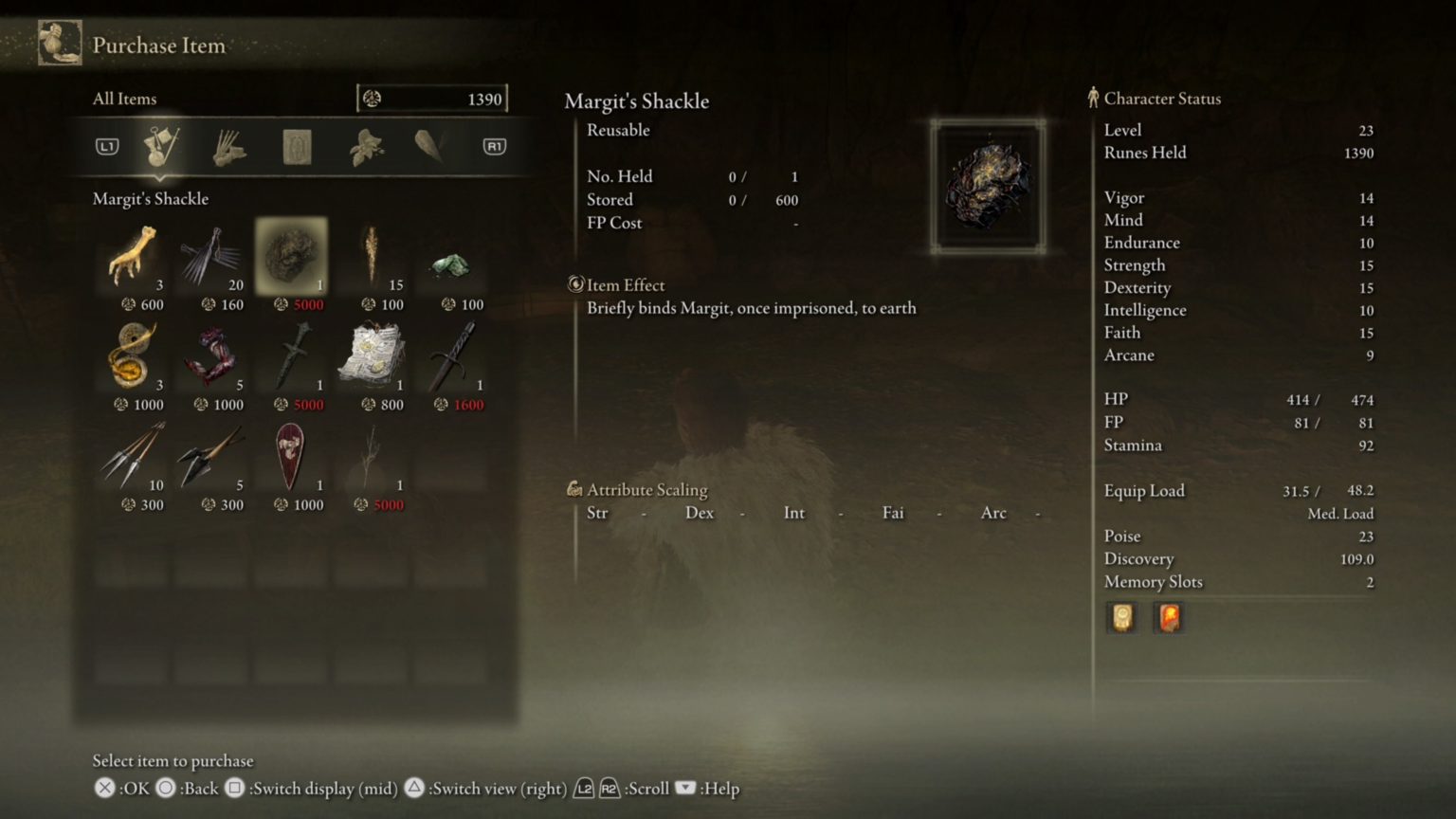Screen dimensions: 1456x819
Task: Click the R1 next category button
Action: (x=492, y=145)
